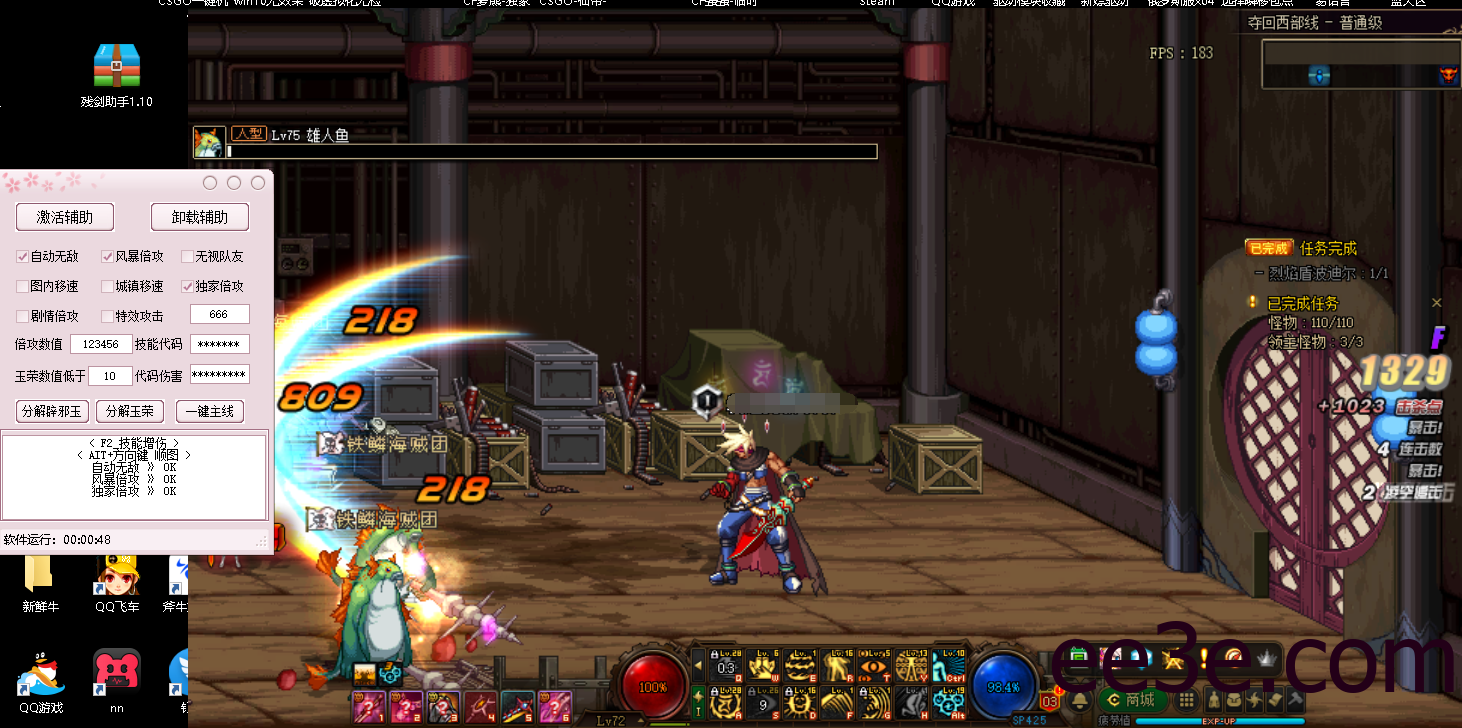The image size is (1462, 728).
Task: Toggle the 自动无敌 checkbox
Action: [x=23, y=257]
